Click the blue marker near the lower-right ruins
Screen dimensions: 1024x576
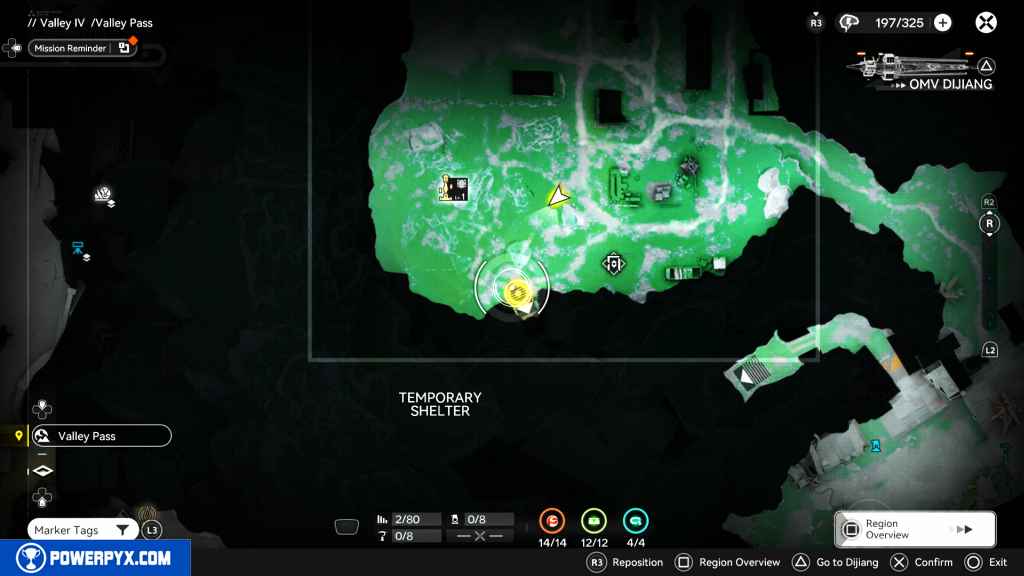[876, 445]
